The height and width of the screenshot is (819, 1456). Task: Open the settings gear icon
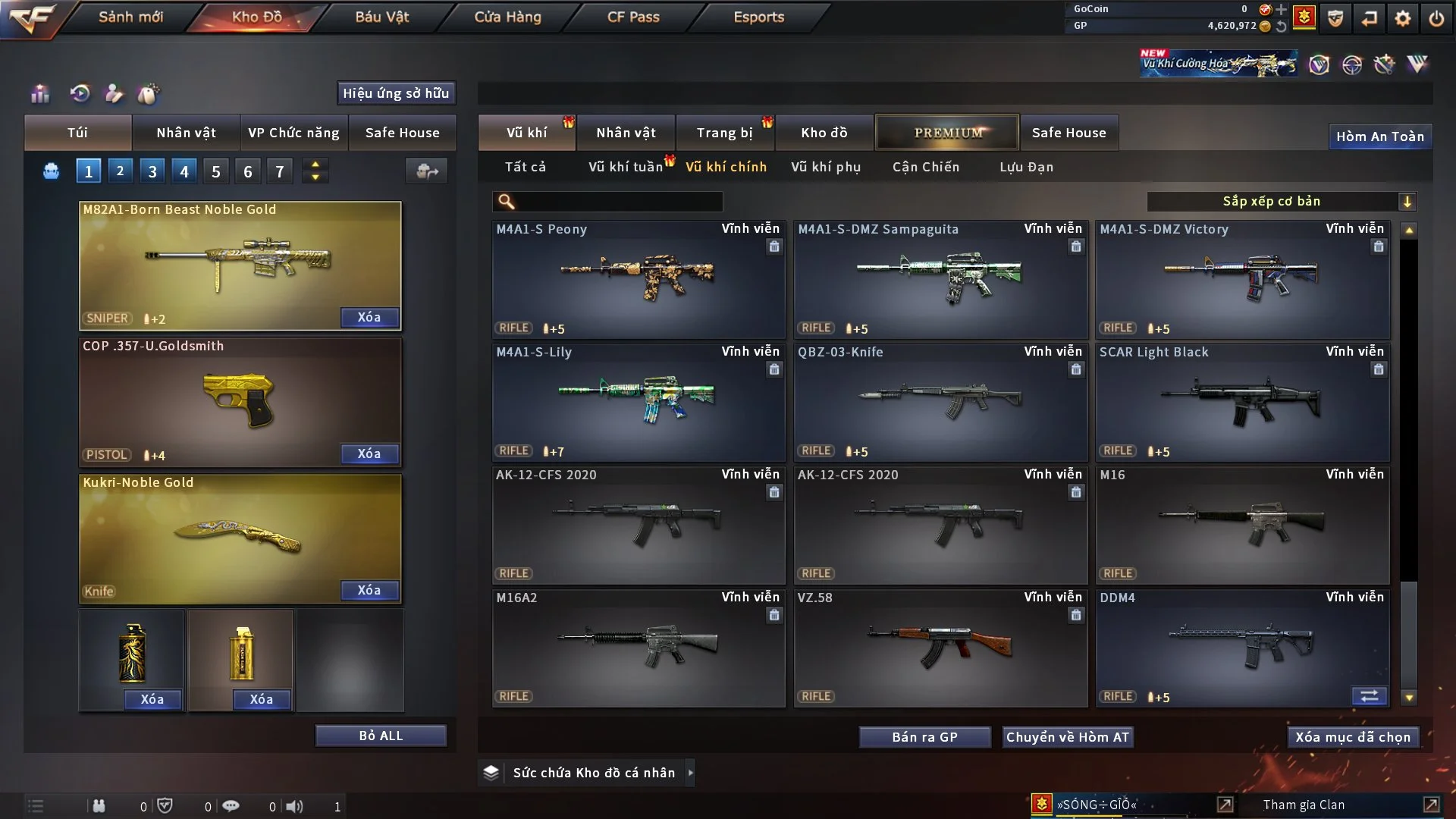pyautogui.click(x=1403, y=18)
